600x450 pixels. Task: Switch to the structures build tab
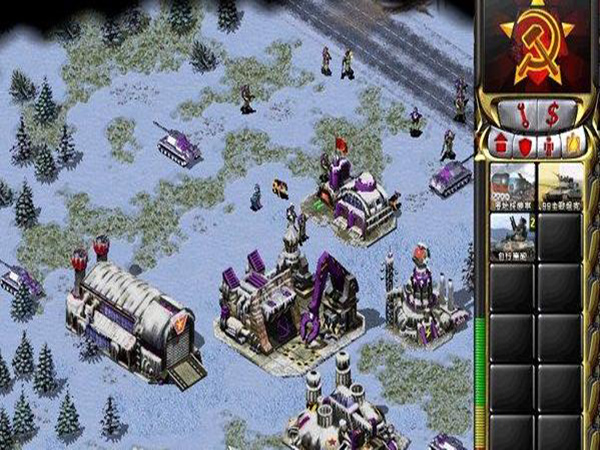(x=500, y=144)
